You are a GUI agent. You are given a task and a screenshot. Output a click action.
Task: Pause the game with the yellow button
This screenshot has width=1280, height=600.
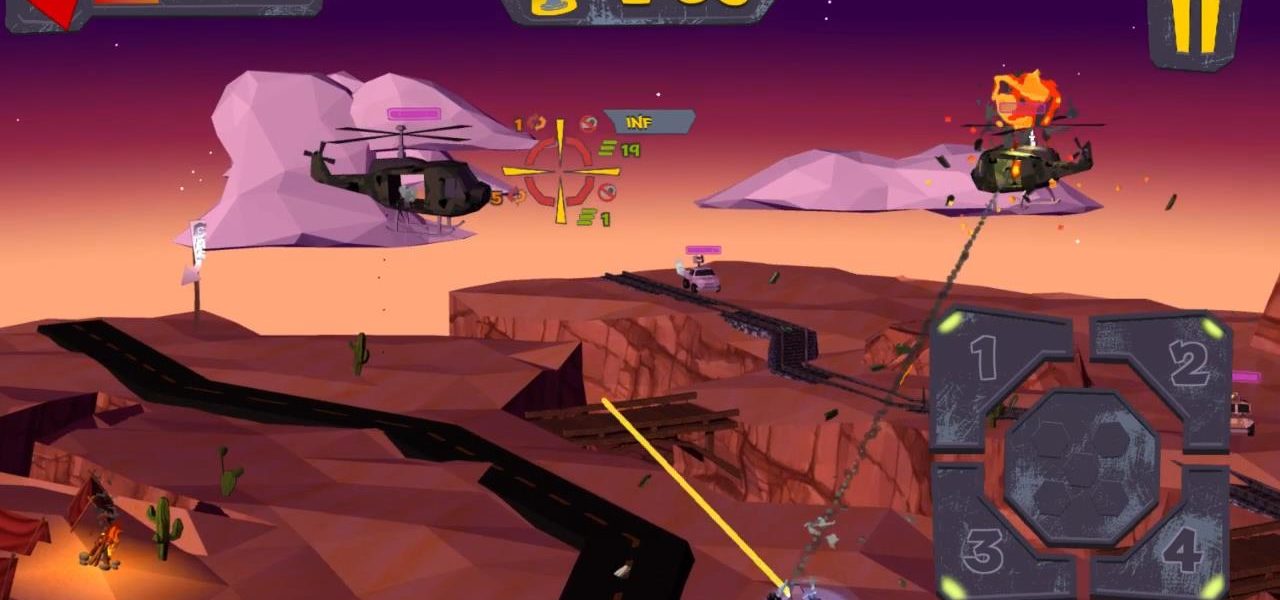pos(1198,26)
